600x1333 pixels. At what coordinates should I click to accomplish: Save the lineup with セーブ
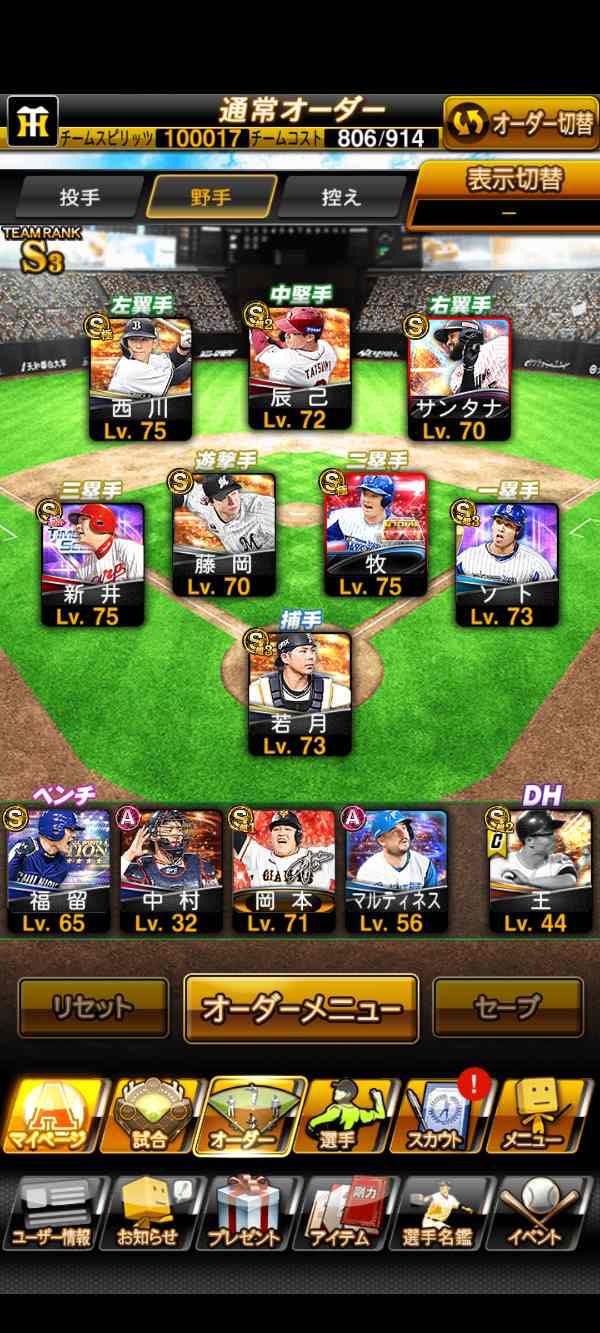click(x=507, y=1007)
